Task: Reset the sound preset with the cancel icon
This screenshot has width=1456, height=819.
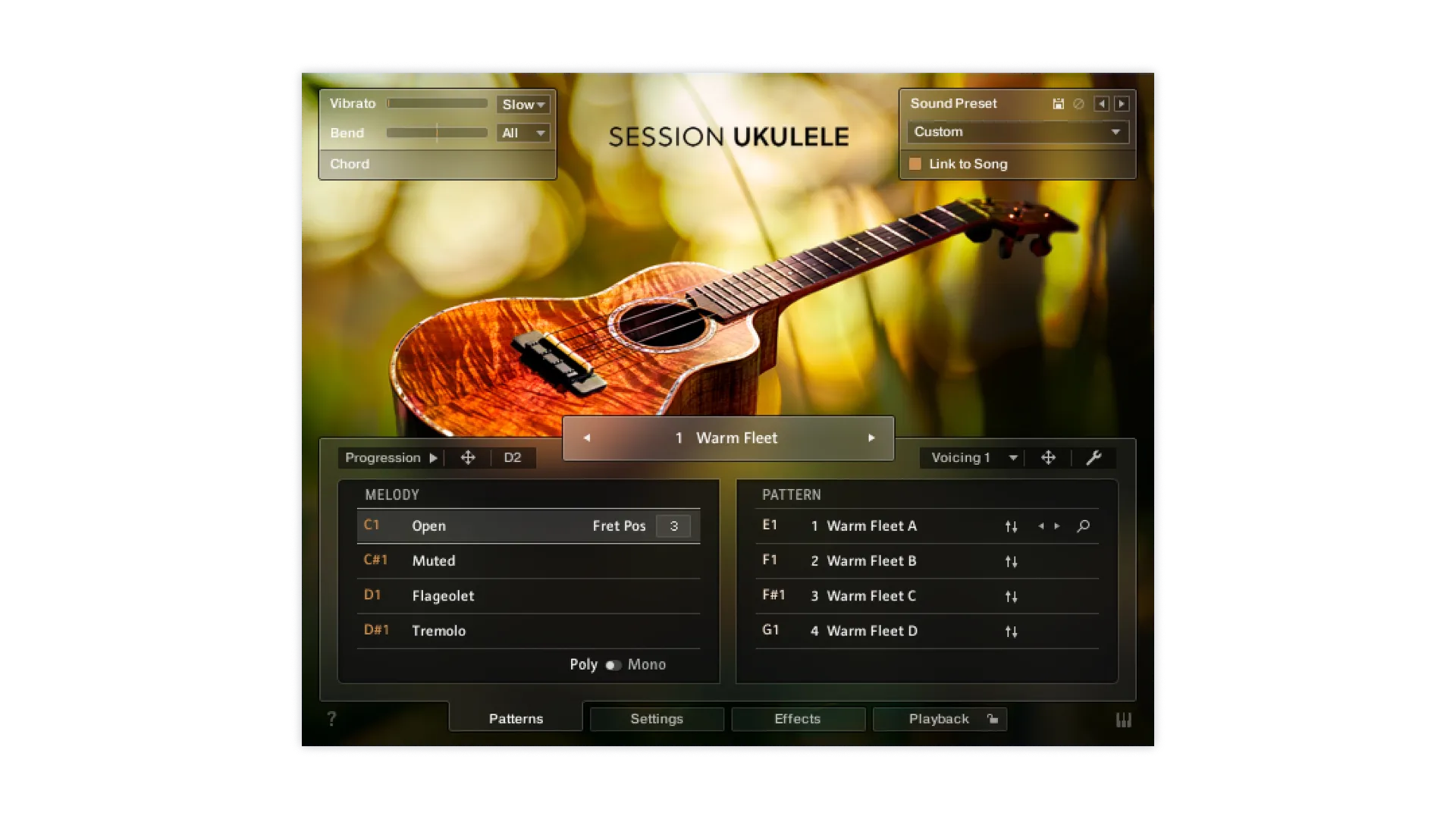Action: [1080, 104]
